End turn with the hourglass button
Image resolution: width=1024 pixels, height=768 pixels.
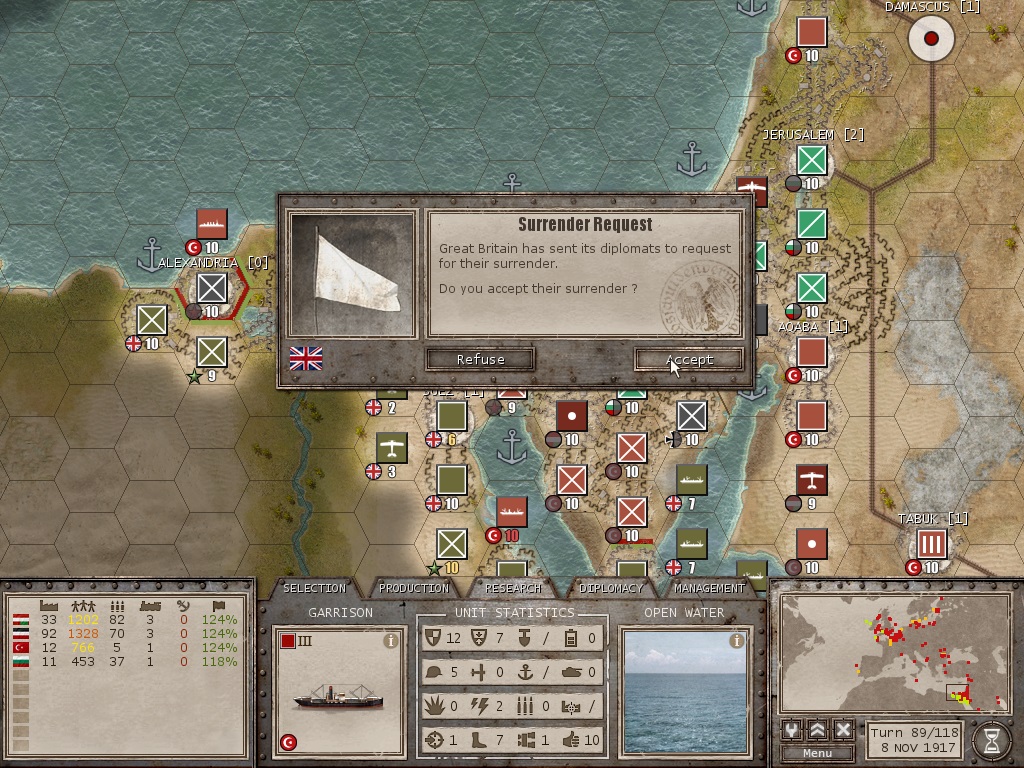990,738
